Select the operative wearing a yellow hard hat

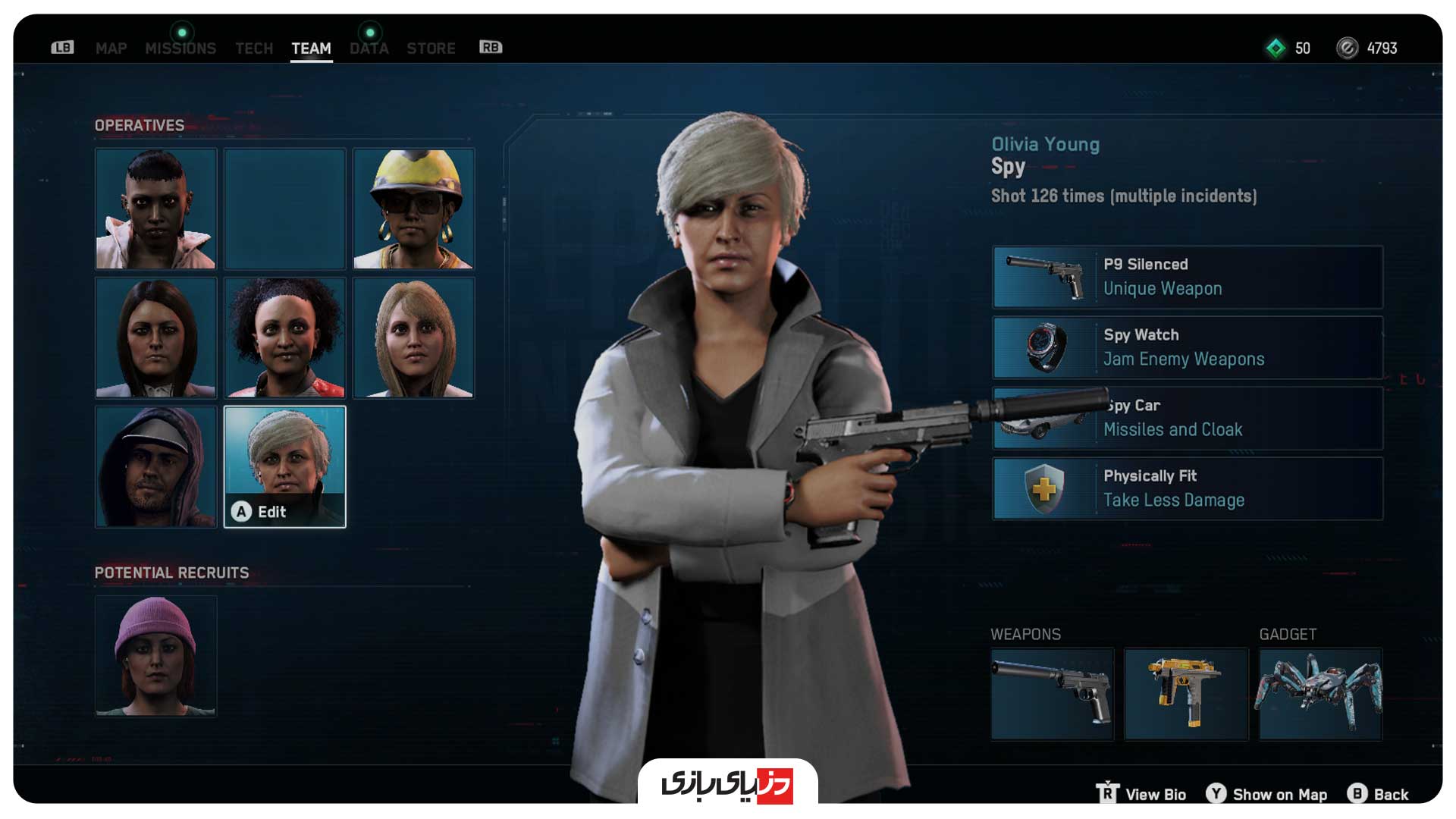413,209
